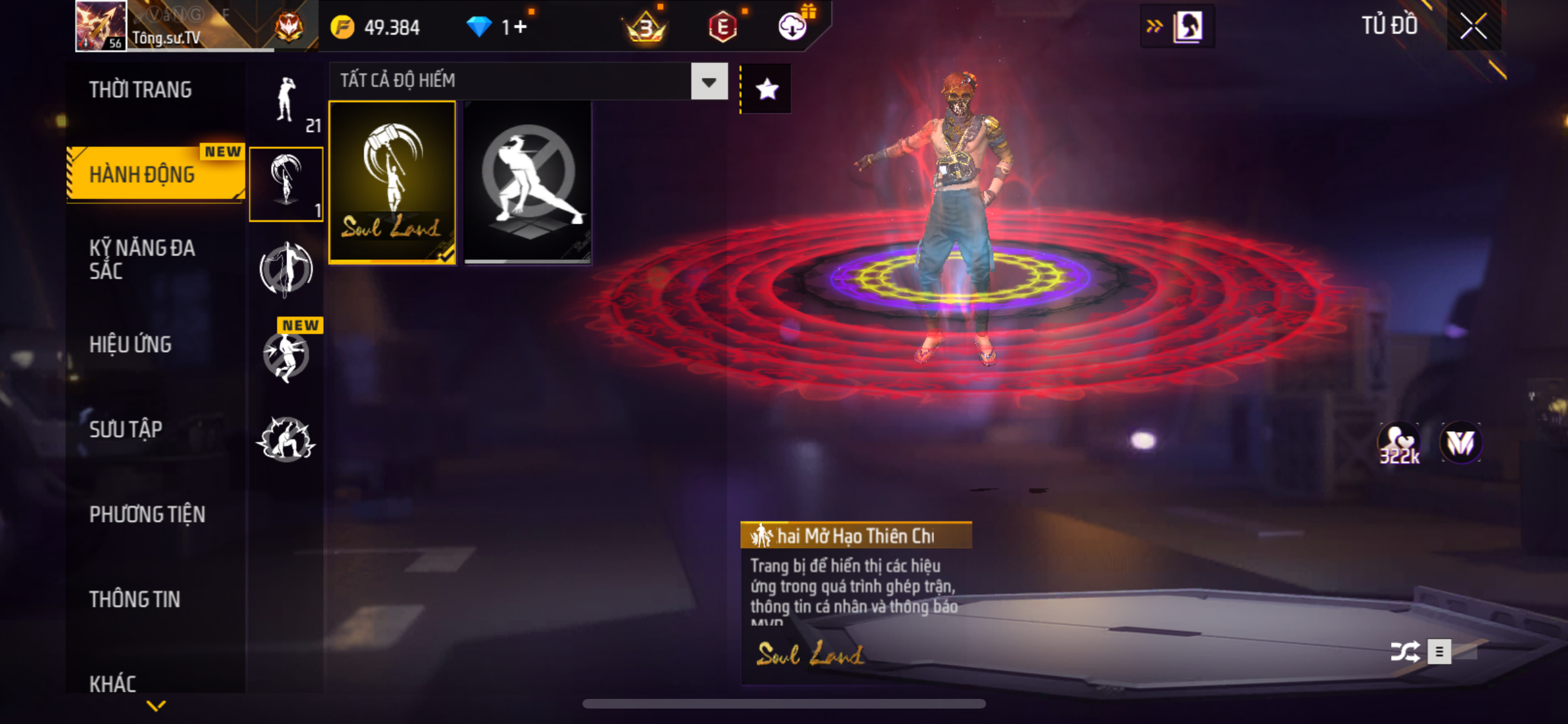
Task: Open the Thời Trang category
Action: pyautogui.click(x=140, y=90)
